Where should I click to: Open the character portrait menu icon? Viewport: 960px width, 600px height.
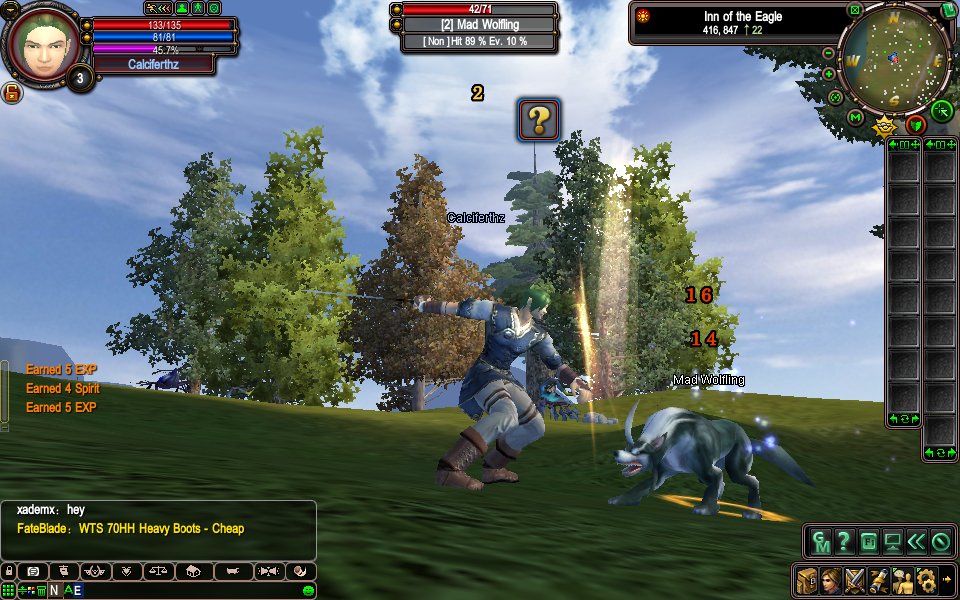click(831, 578)
